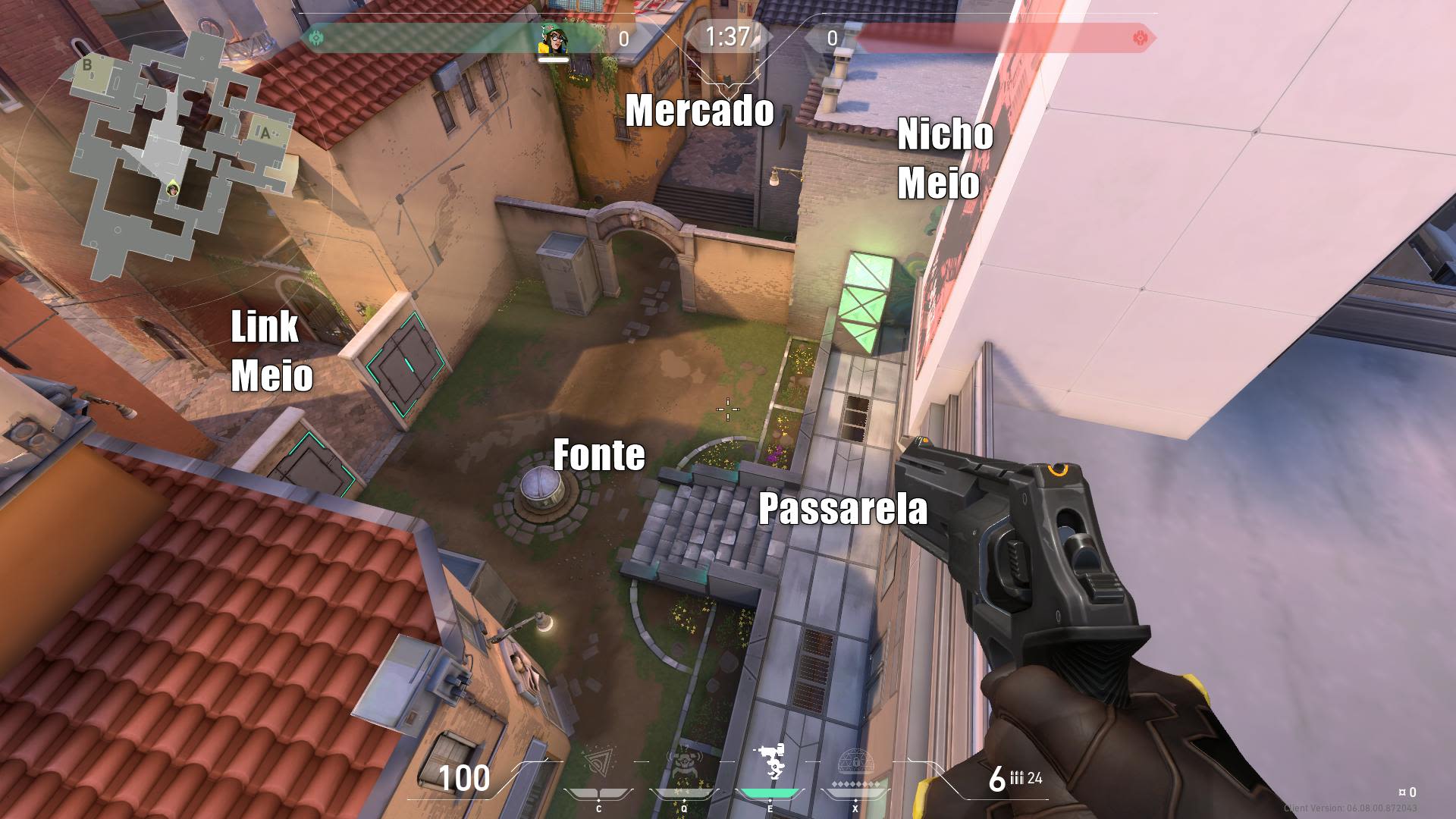Click the Nicho Meio callout label

944,159
